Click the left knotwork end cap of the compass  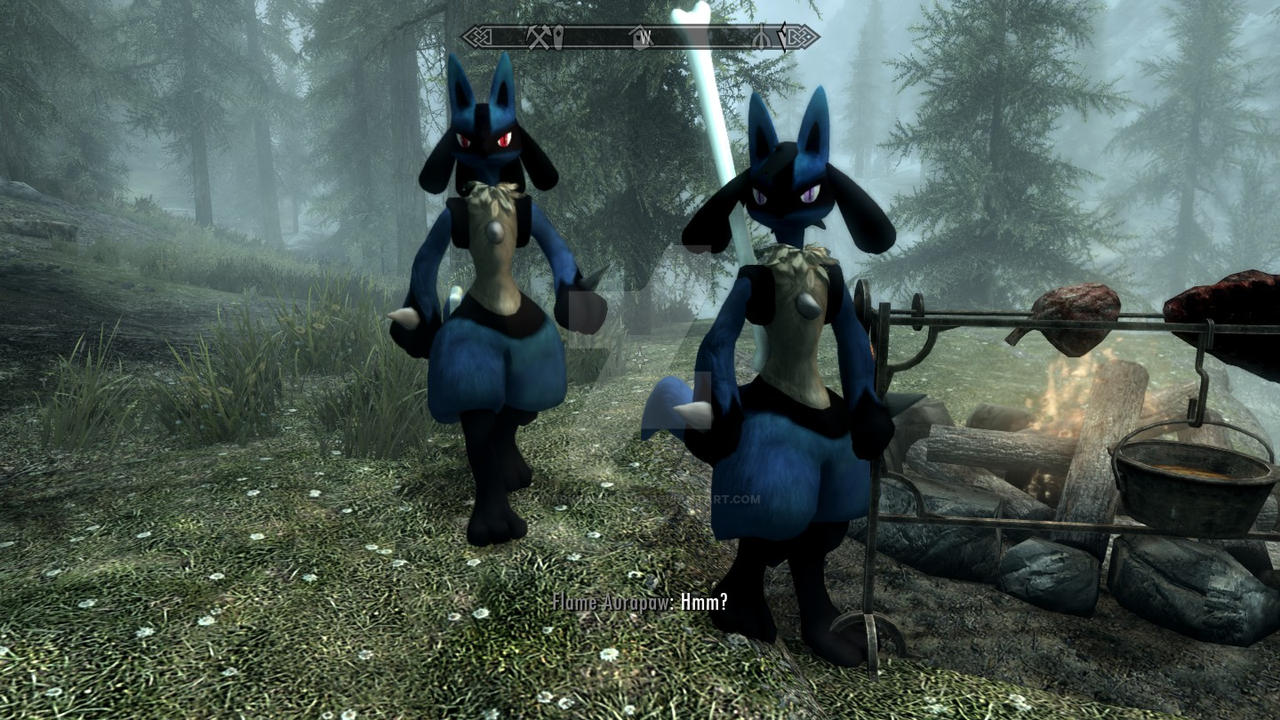(x=477, y=35)
